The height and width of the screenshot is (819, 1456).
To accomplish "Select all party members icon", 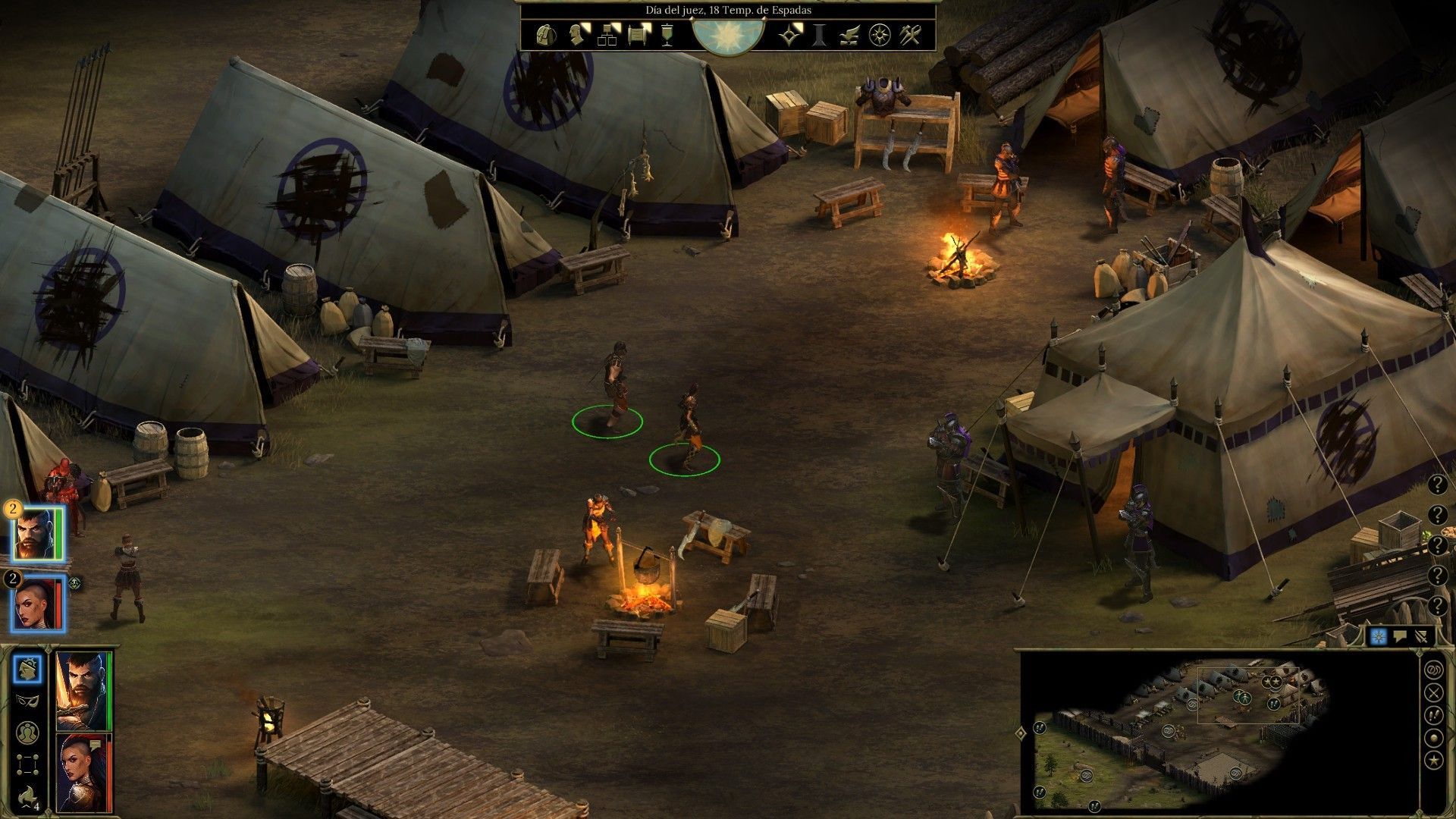I will [28, 733].
